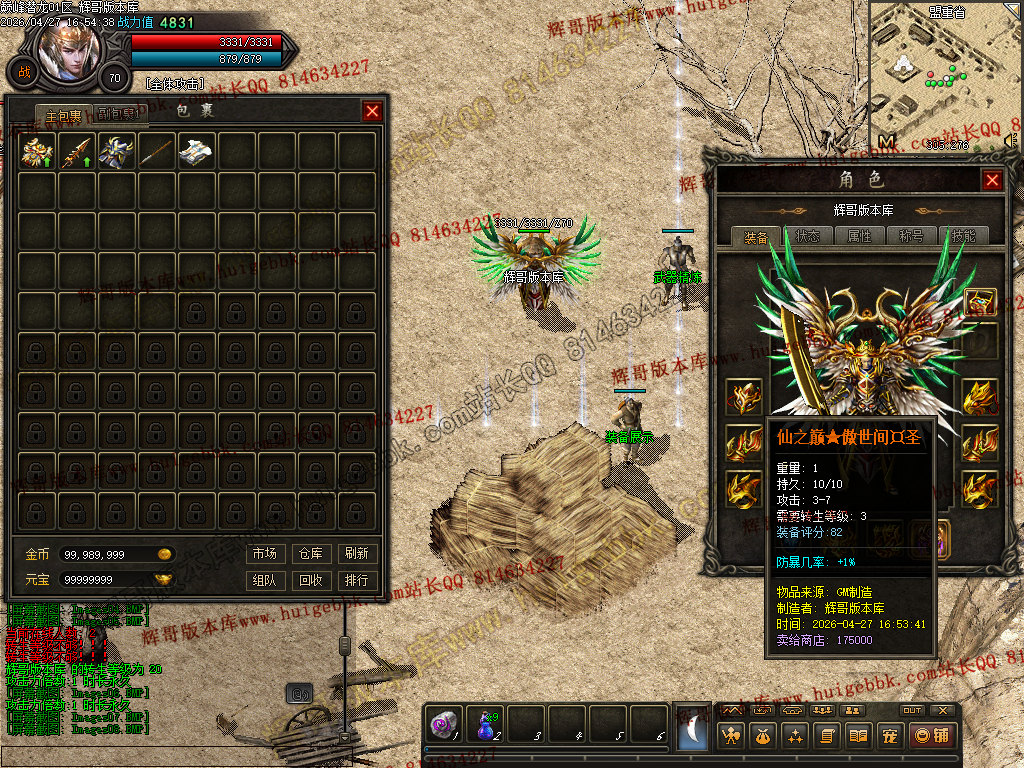Click the 刷新 refresh button
The image size is (1024, 768).
pos(356,554)
